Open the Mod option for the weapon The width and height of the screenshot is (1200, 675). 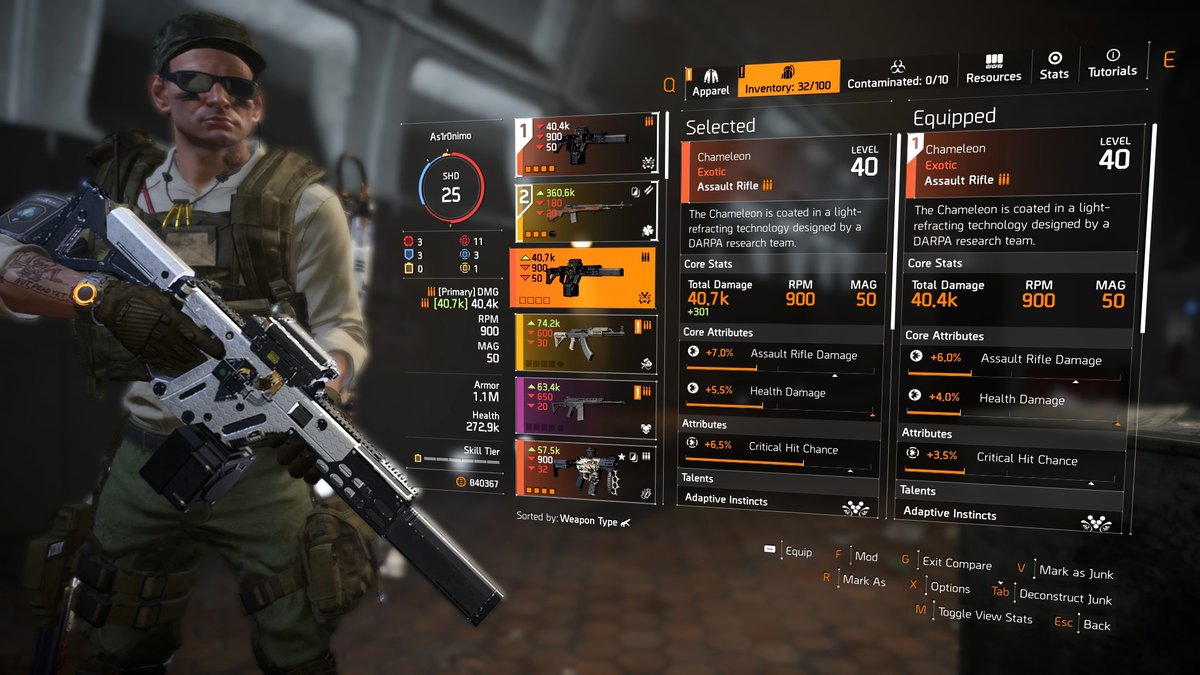pyautogui.click(x=864, y=556)
